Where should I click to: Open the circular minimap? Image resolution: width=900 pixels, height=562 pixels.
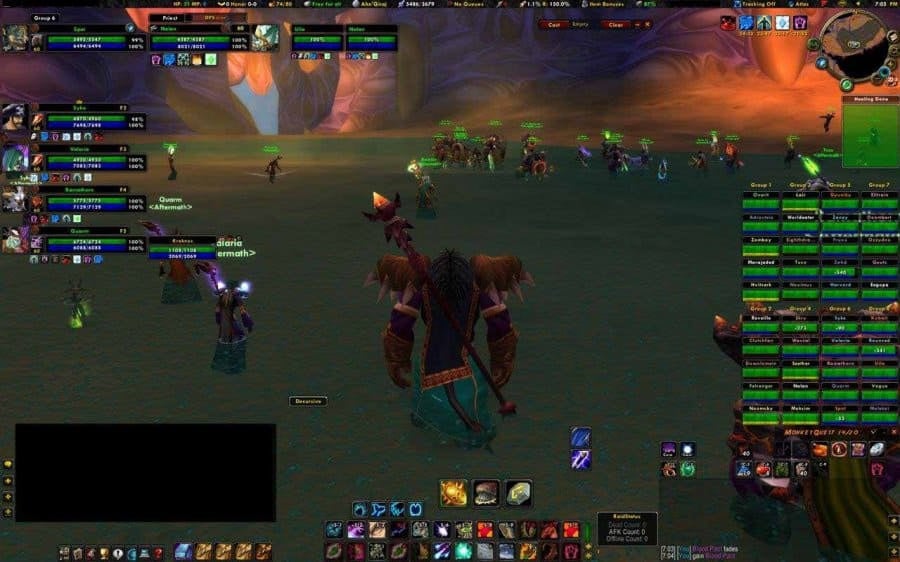pos(857,46)
